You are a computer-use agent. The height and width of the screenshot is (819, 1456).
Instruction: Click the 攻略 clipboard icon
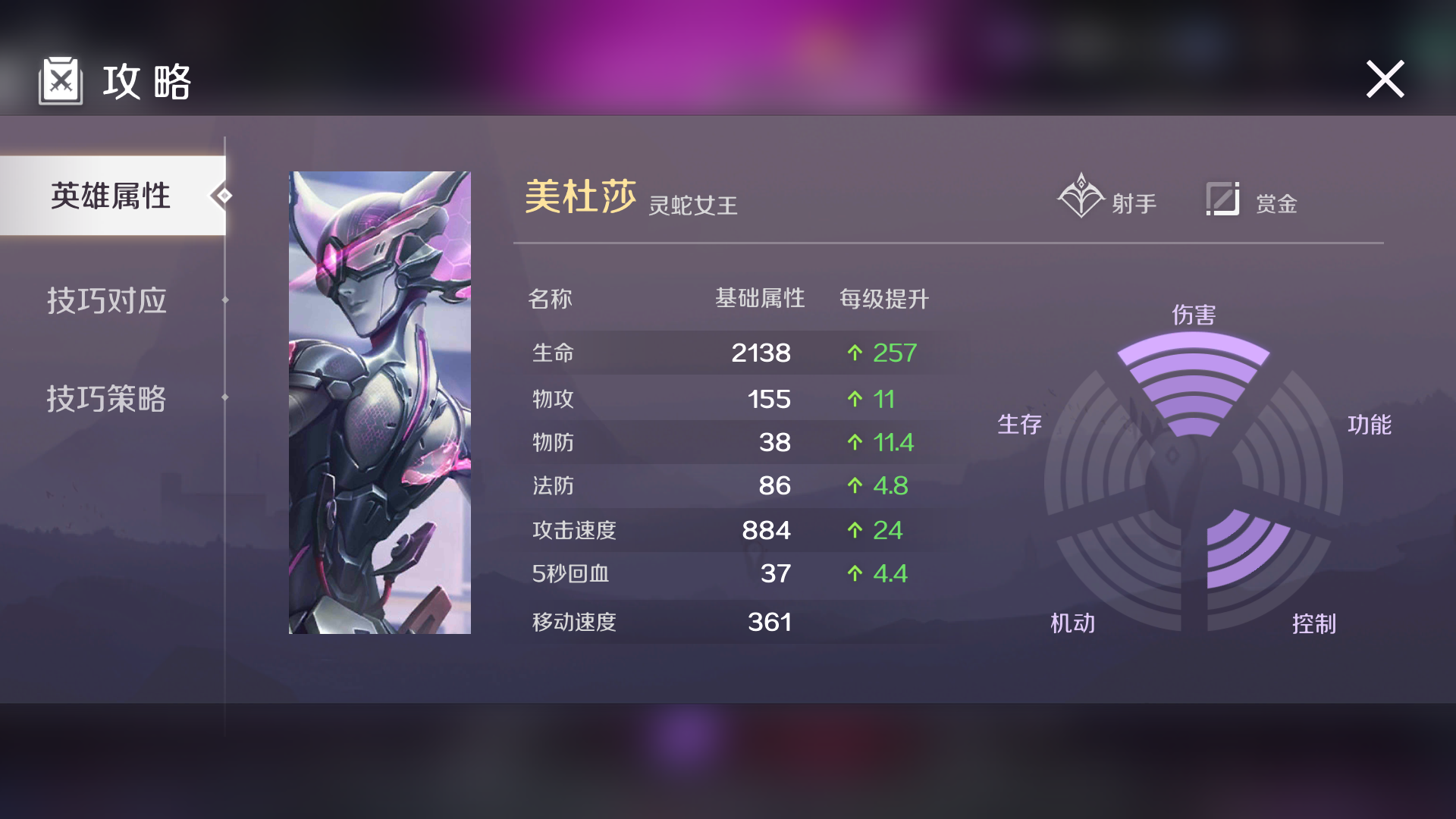[x=61, y=80]
